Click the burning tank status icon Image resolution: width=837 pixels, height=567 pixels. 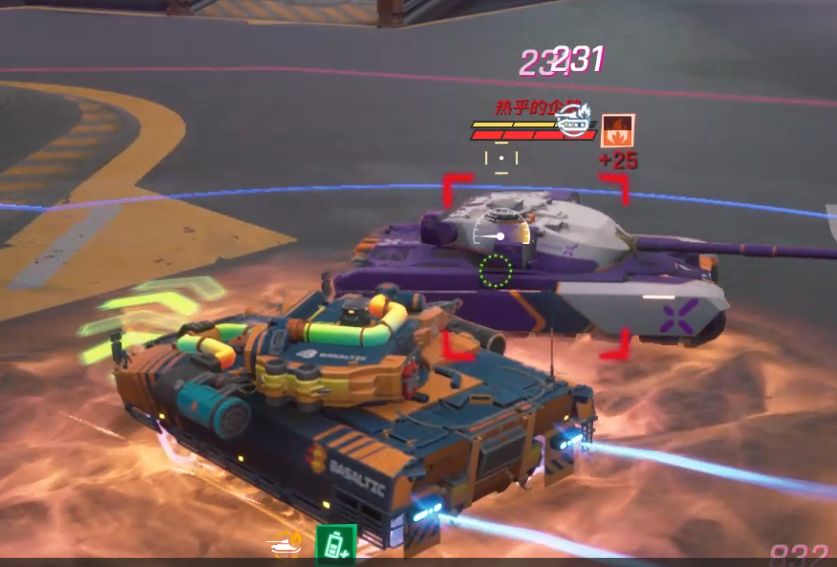pos(285,545)
